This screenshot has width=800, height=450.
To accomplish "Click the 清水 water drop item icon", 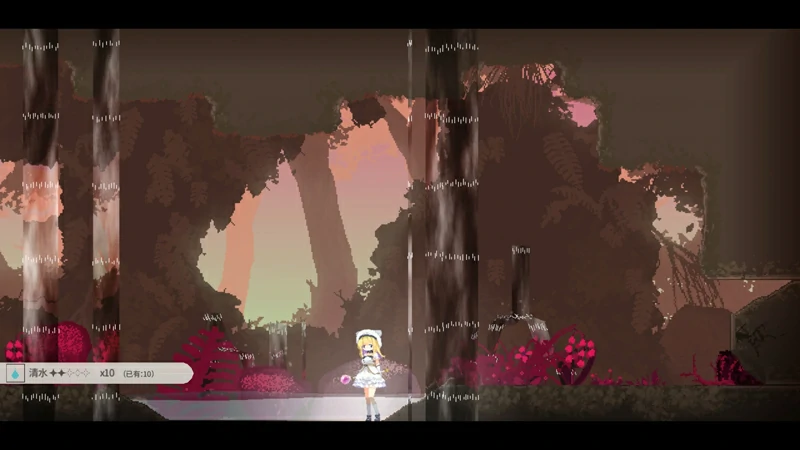I will pyautogui.click(x=15, y=373).
